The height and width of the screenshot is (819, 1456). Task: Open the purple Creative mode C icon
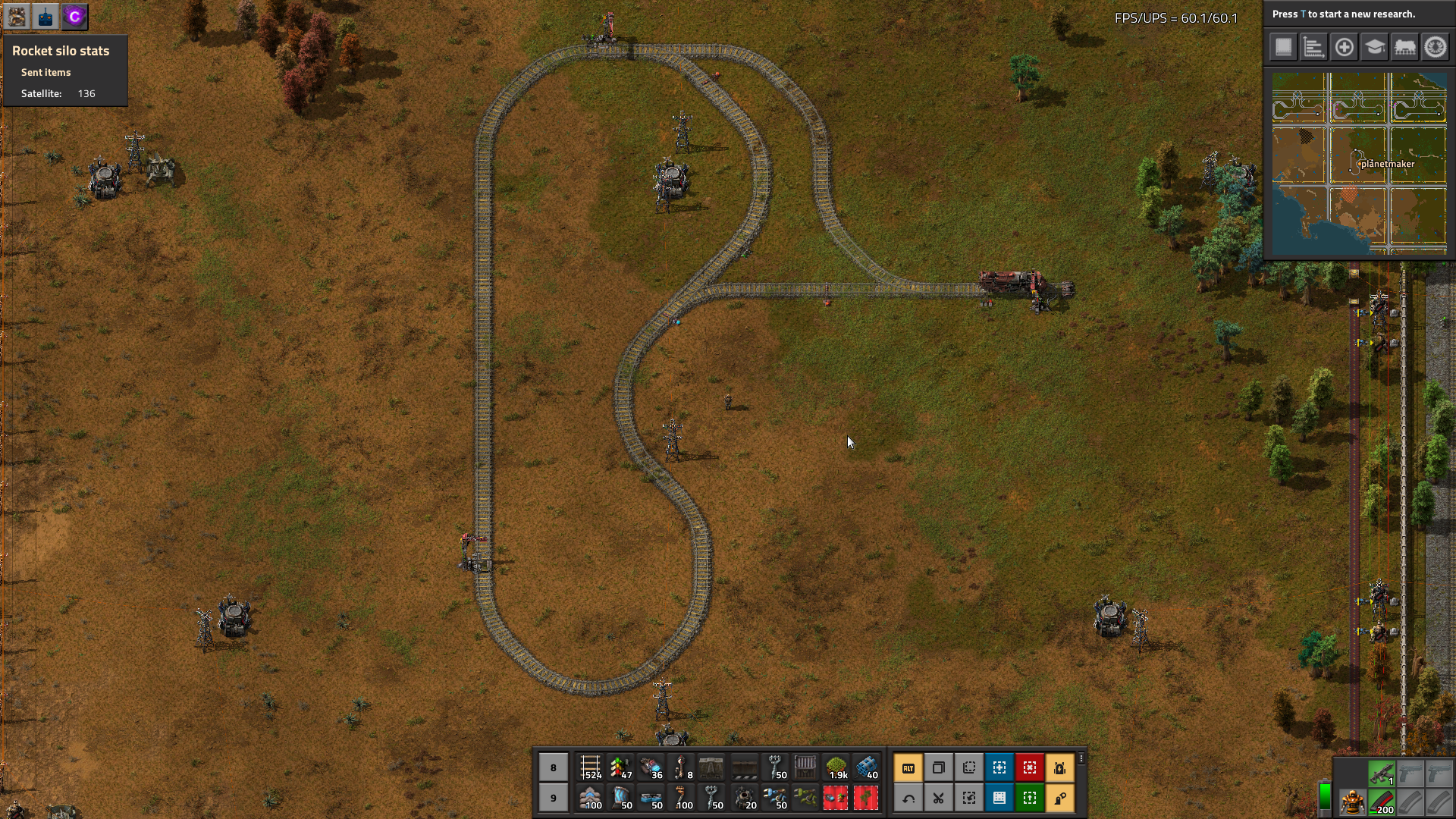tap(74, 17)
